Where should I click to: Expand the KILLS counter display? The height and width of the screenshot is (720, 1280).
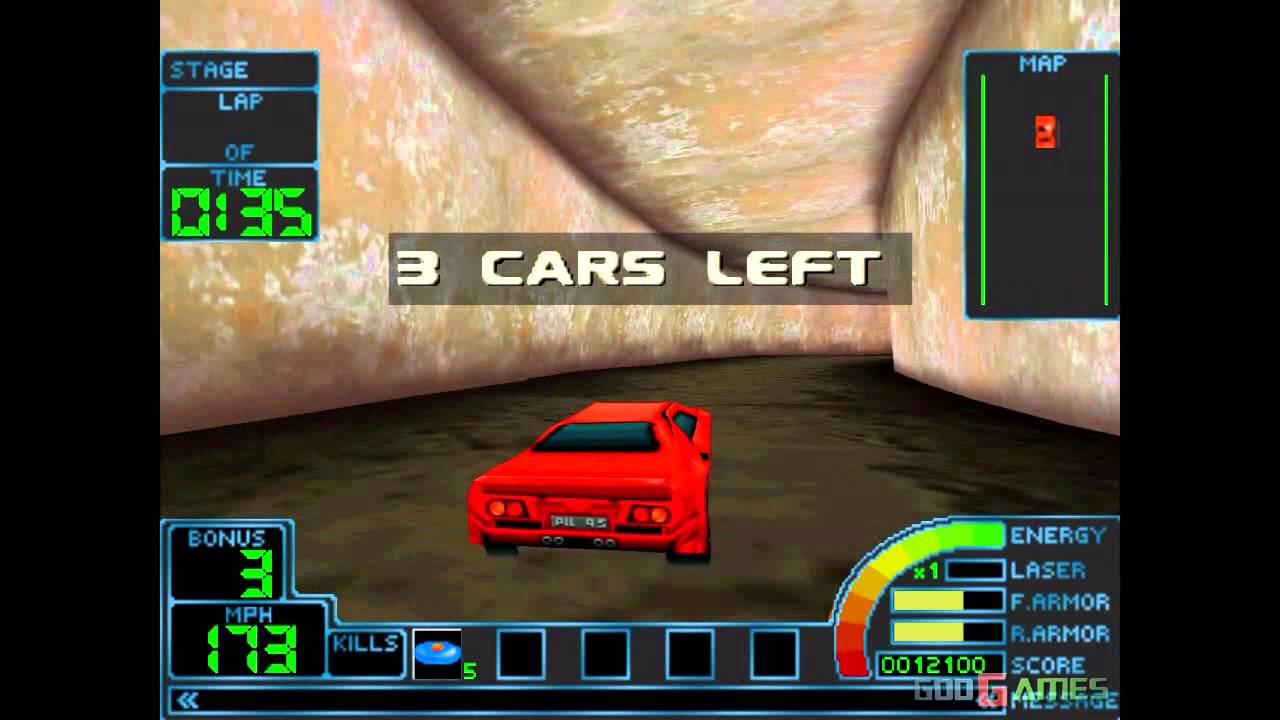pos(366,651)
